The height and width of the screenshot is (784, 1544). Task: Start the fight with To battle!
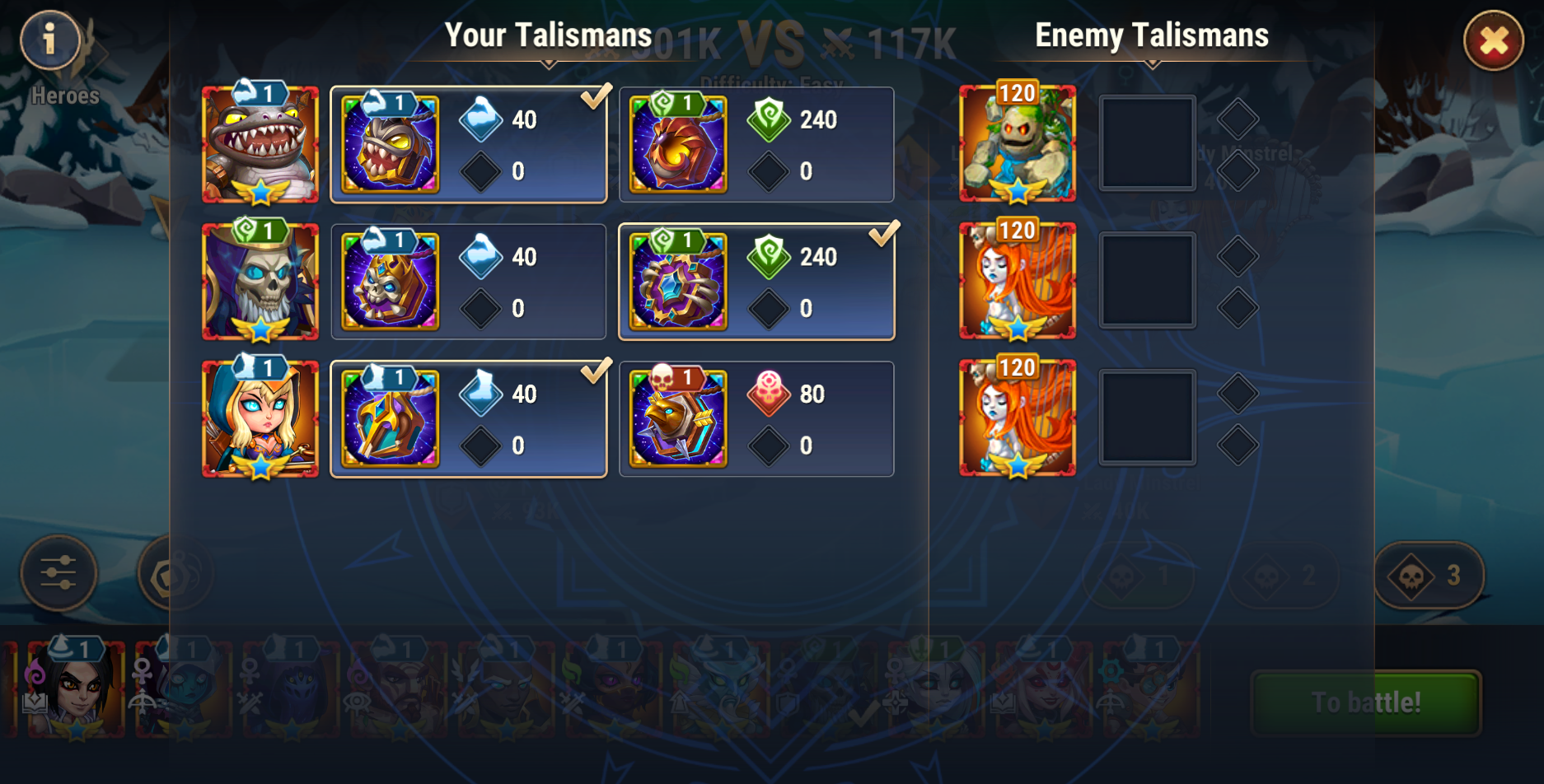tap(1365, 702)
